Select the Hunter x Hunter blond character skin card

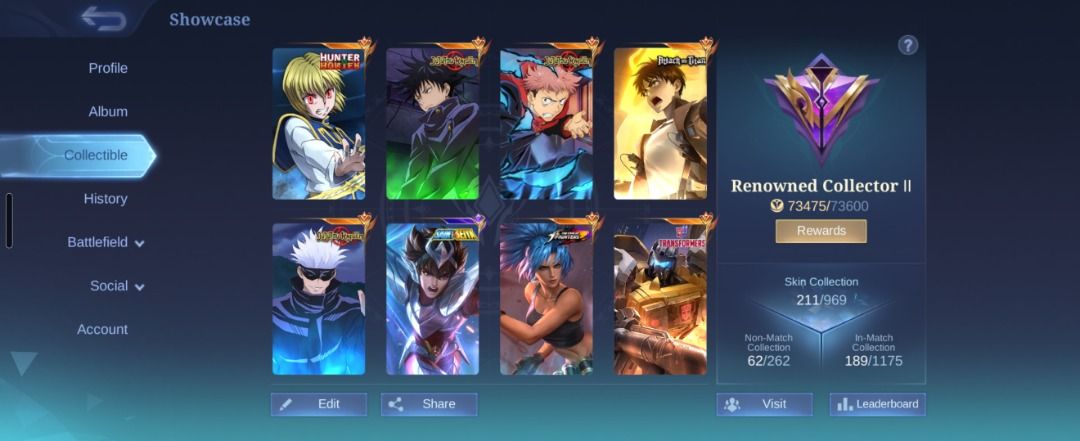coord(319,122)
